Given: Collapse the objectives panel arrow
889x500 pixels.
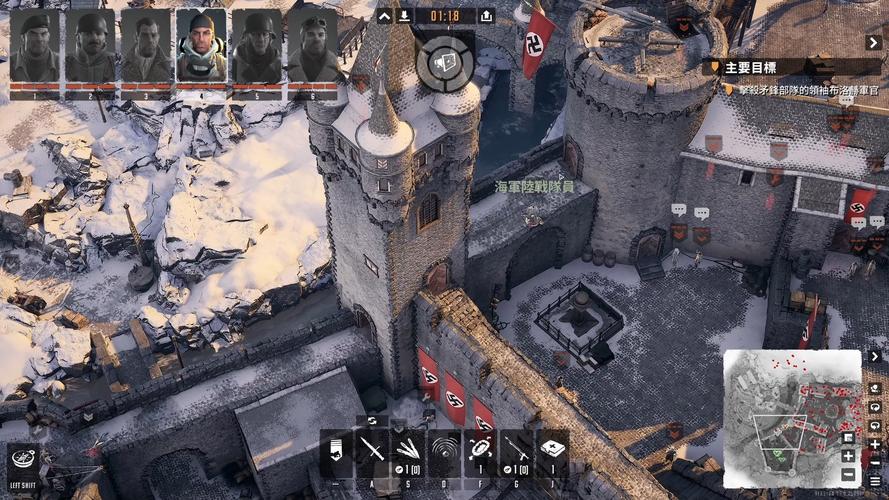Looking at the screenshot, I should 874,43.
